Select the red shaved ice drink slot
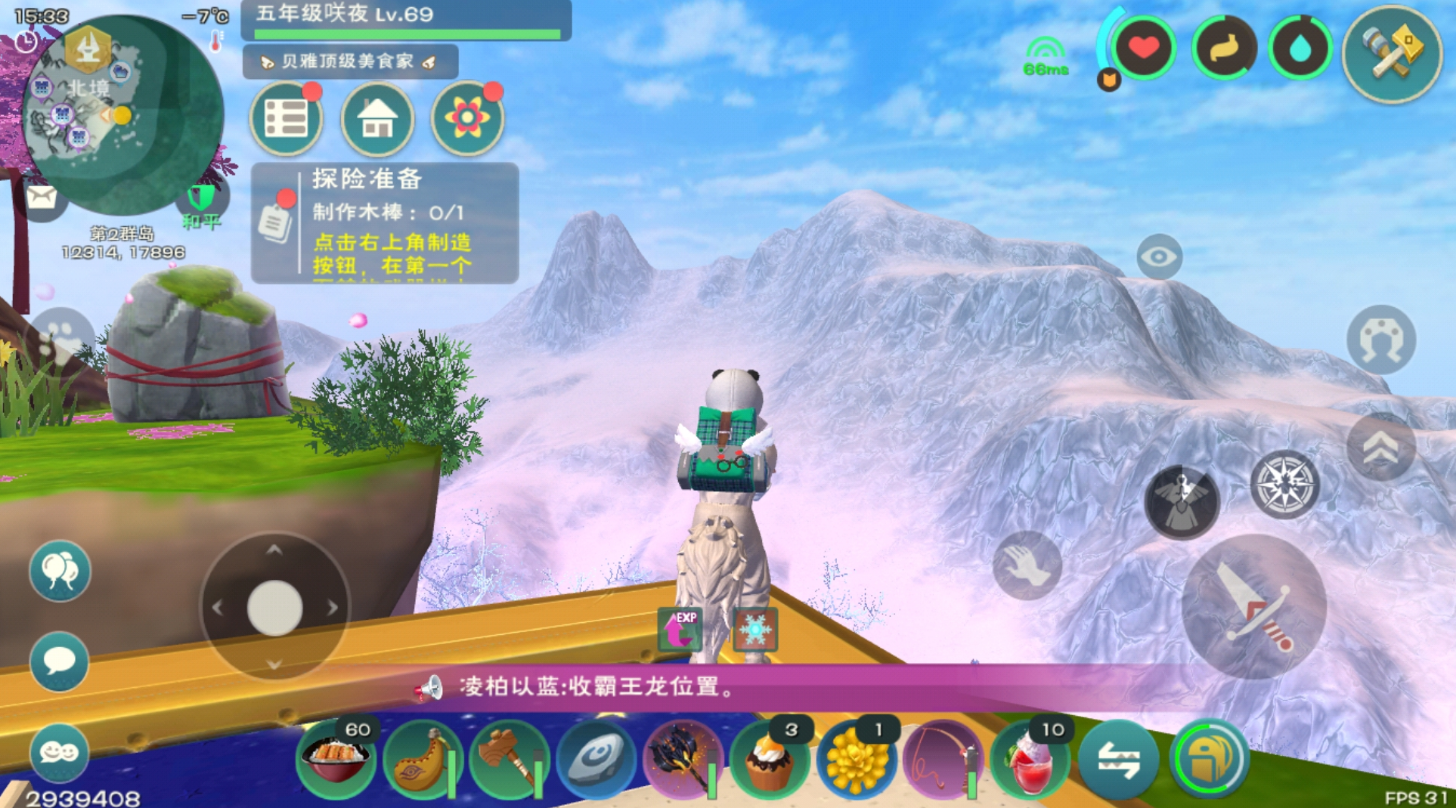1456x808 pixels. pyautogui.click(x=1029, y=760)
